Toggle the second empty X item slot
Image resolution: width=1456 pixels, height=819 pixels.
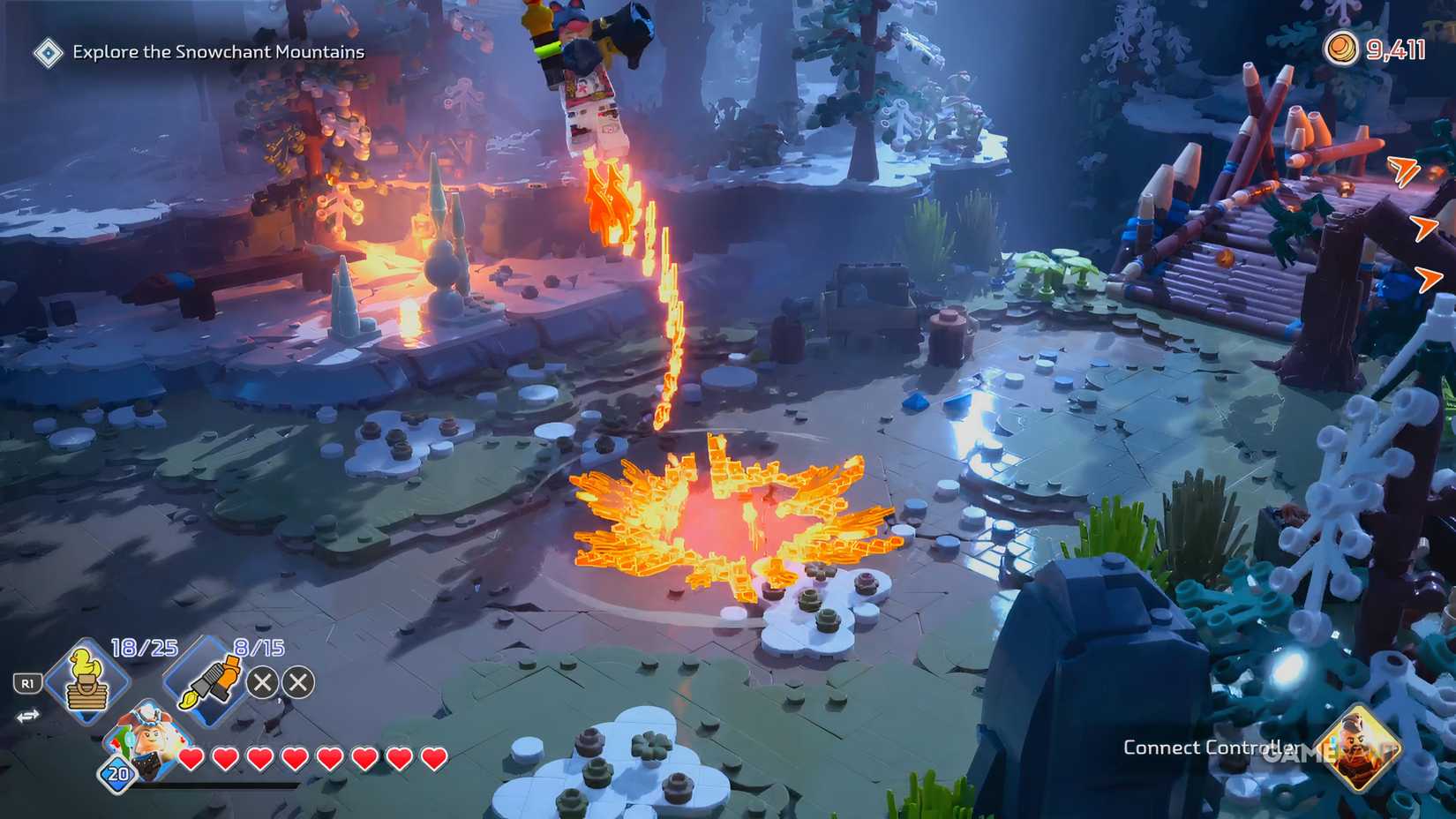300,681
